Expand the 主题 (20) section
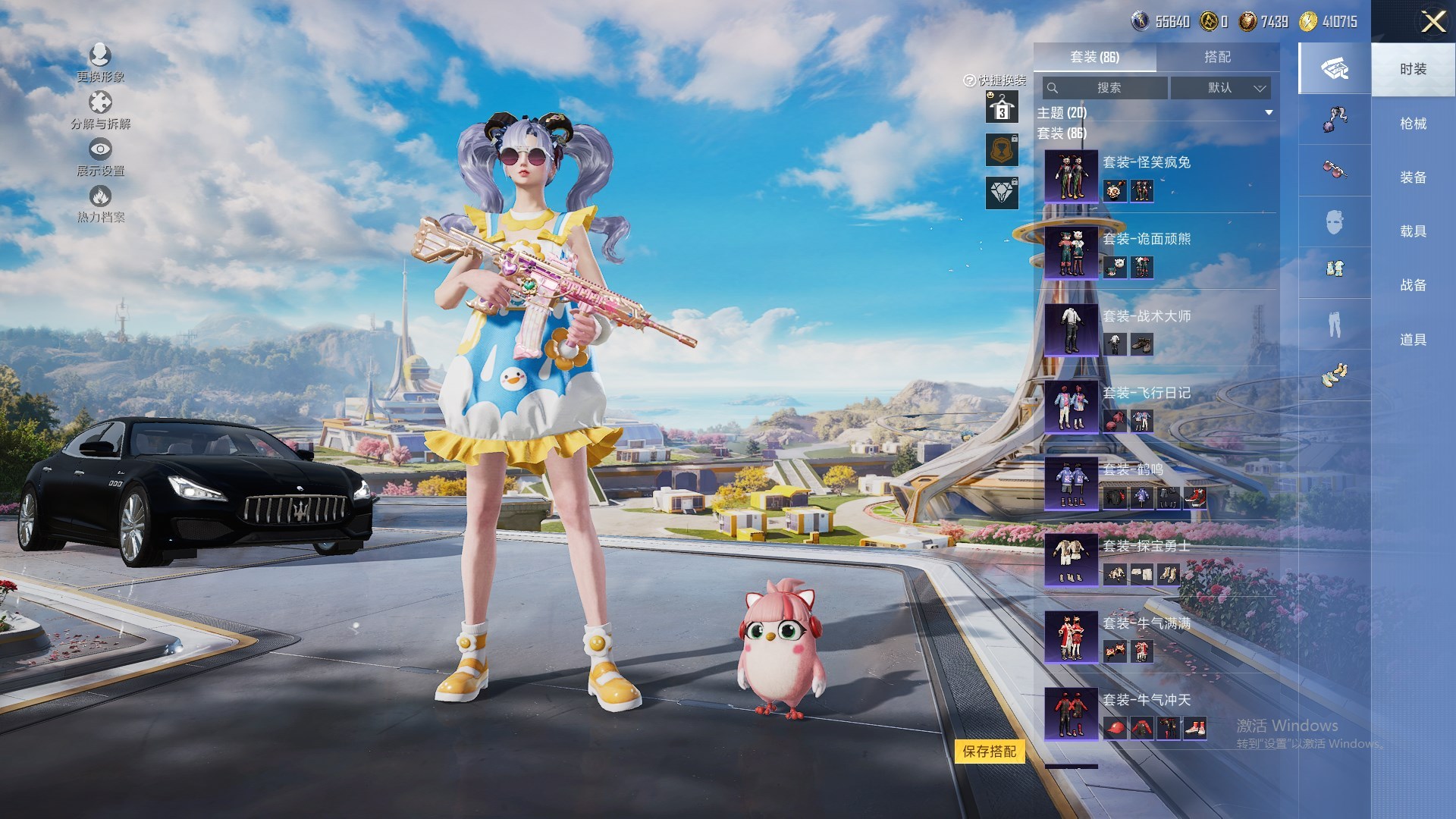 coord(1268,113)
